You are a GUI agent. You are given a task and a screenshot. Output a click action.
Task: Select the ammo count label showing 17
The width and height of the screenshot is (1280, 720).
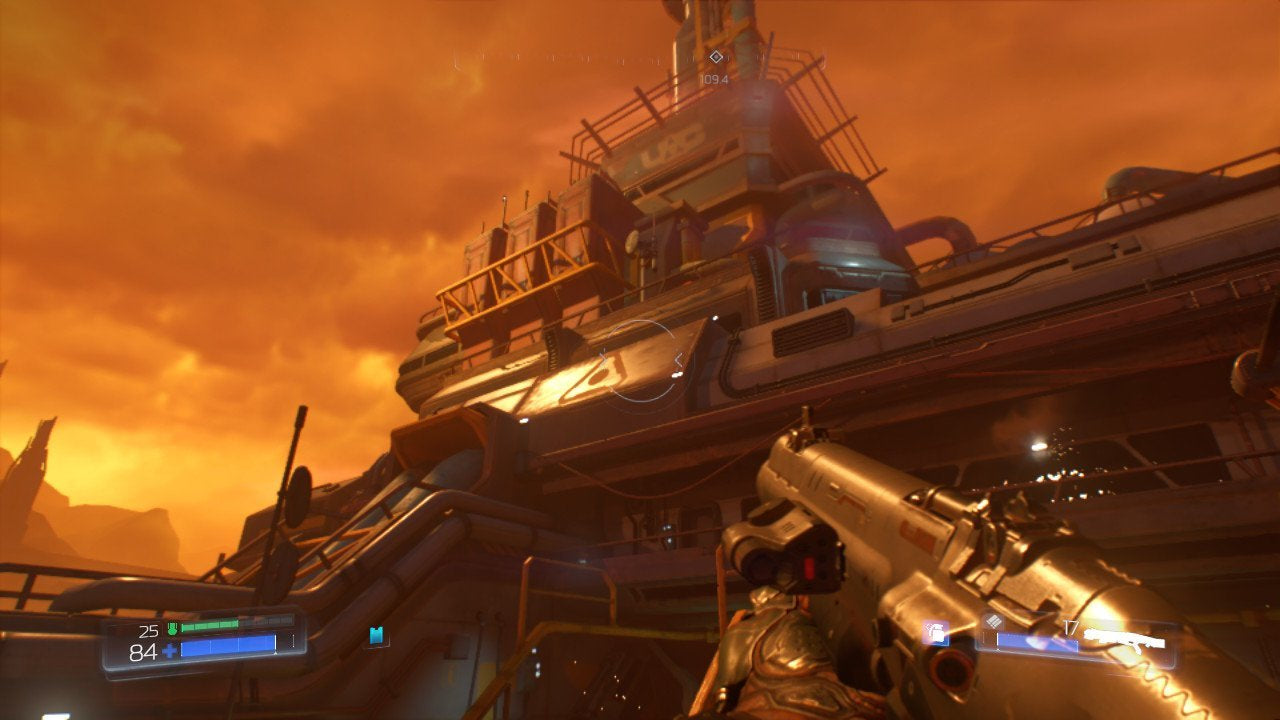coord(1070,626)
